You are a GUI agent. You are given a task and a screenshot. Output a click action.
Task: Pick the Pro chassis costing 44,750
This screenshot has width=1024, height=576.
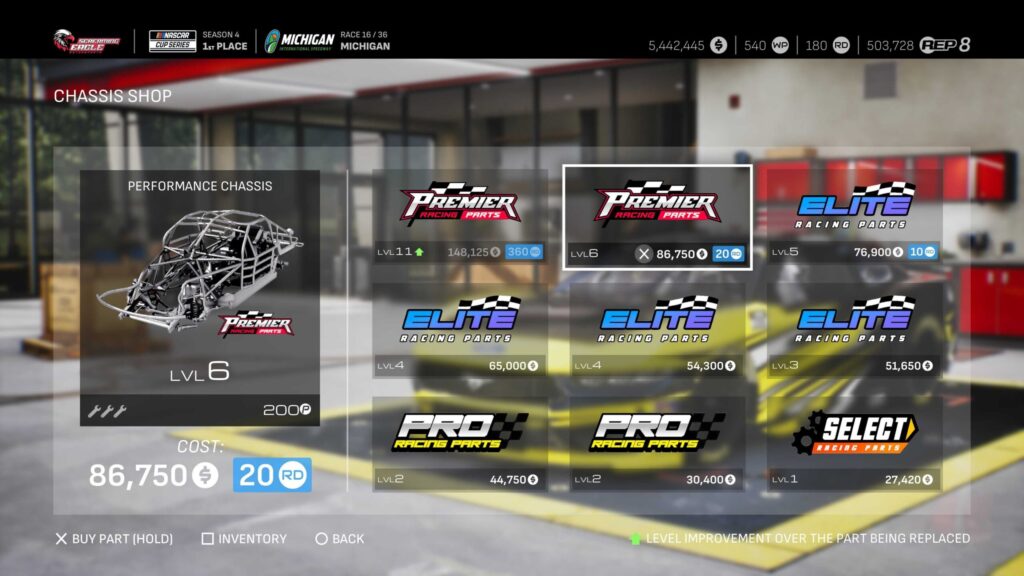[x=460, y=444]
